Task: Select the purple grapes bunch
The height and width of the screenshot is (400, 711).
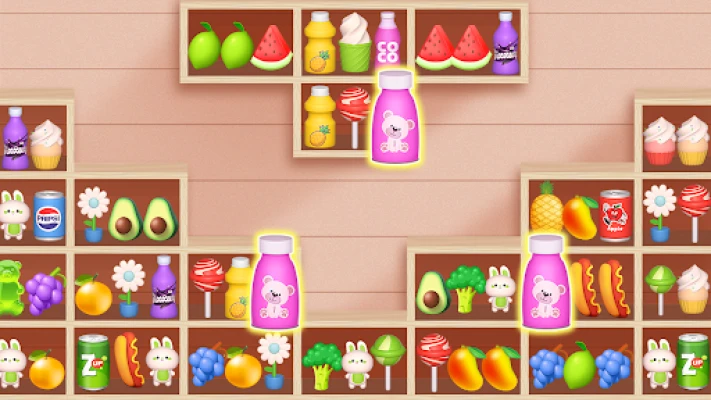Action: click(x=43, y=290)
